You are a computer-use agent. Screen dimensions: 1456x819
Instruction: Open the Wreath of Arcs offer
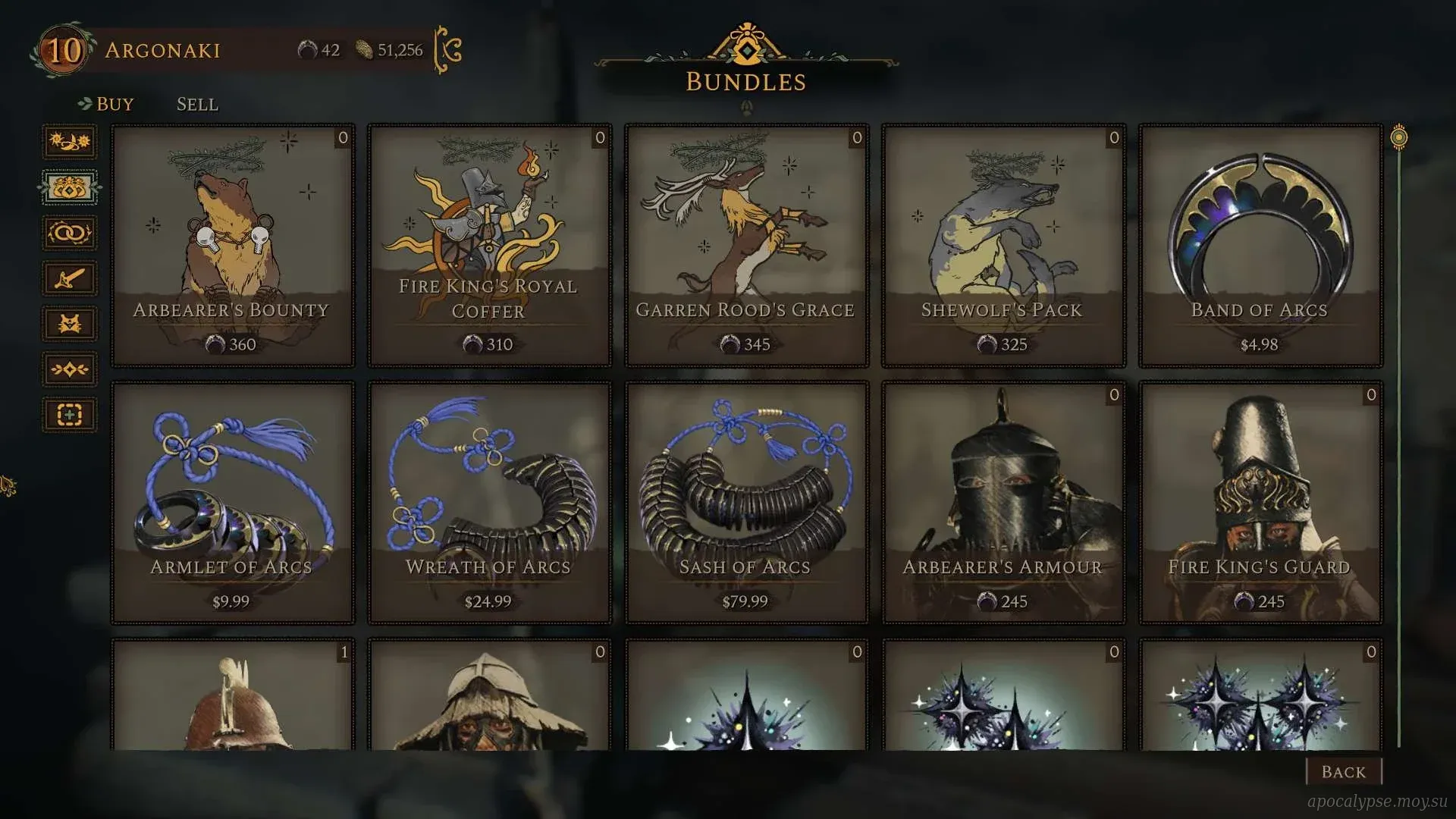pyautogui.click(x=489, y=503)
